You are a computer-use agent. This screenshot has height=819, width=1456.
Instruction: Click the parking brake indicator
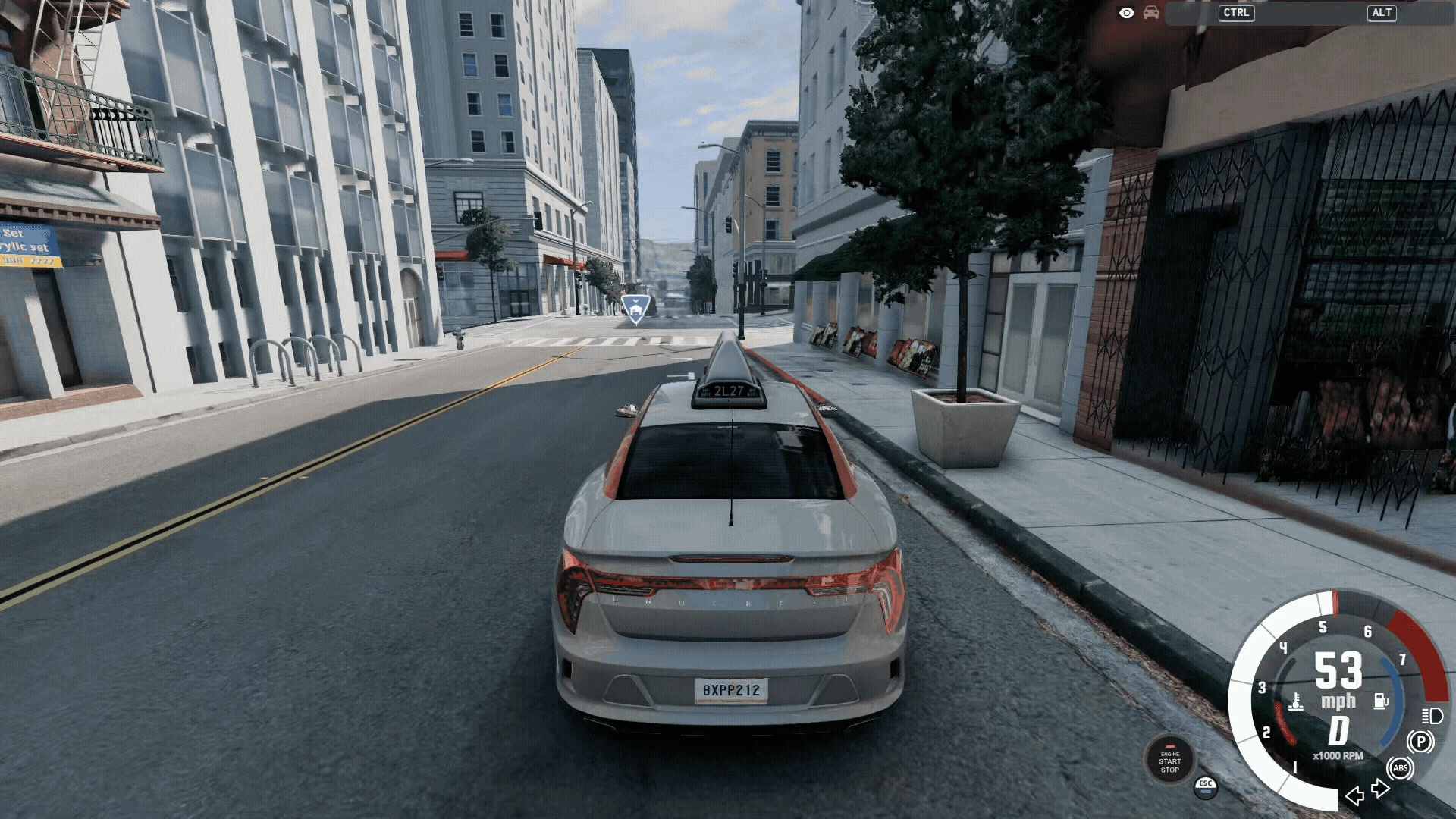1420,742
